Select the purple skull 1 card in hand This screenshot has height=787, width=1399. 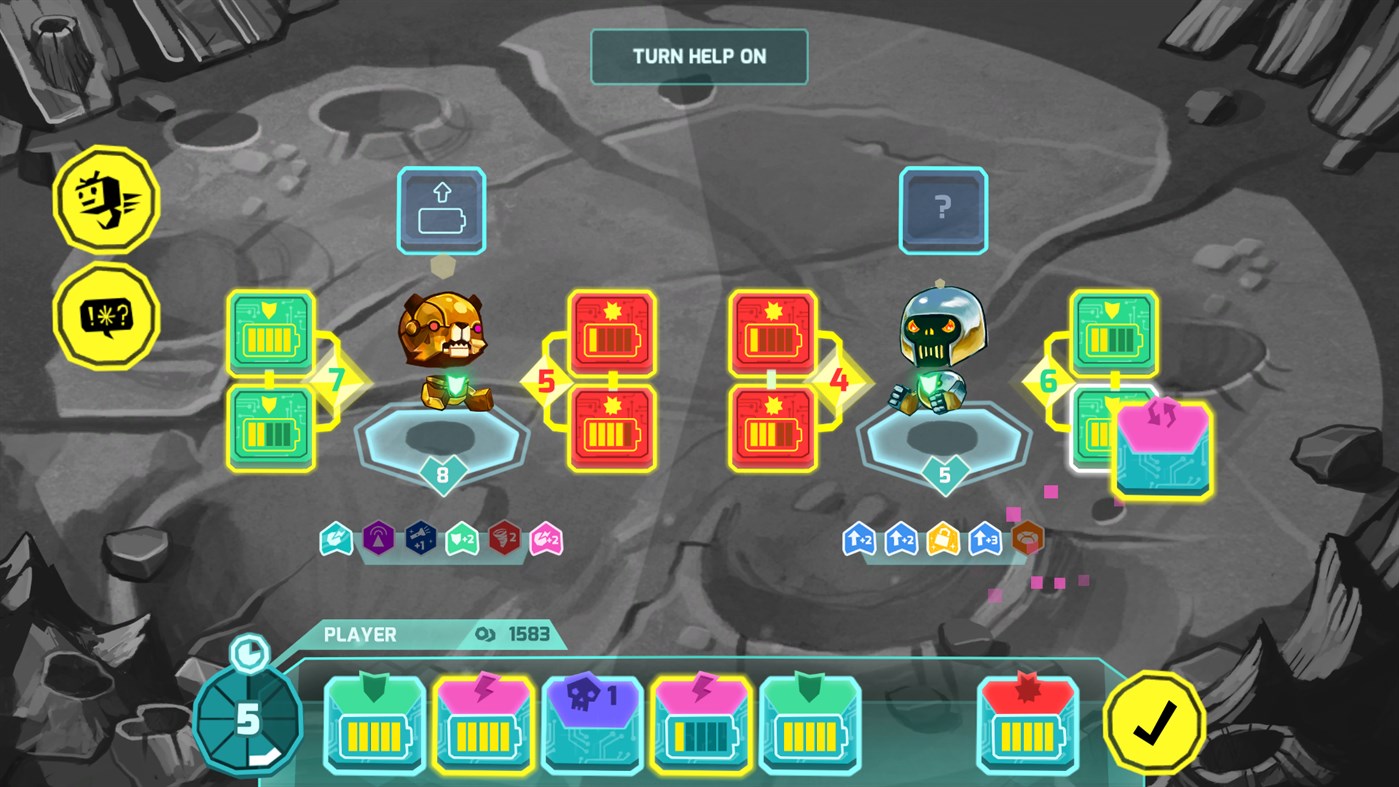click(593, 725)
